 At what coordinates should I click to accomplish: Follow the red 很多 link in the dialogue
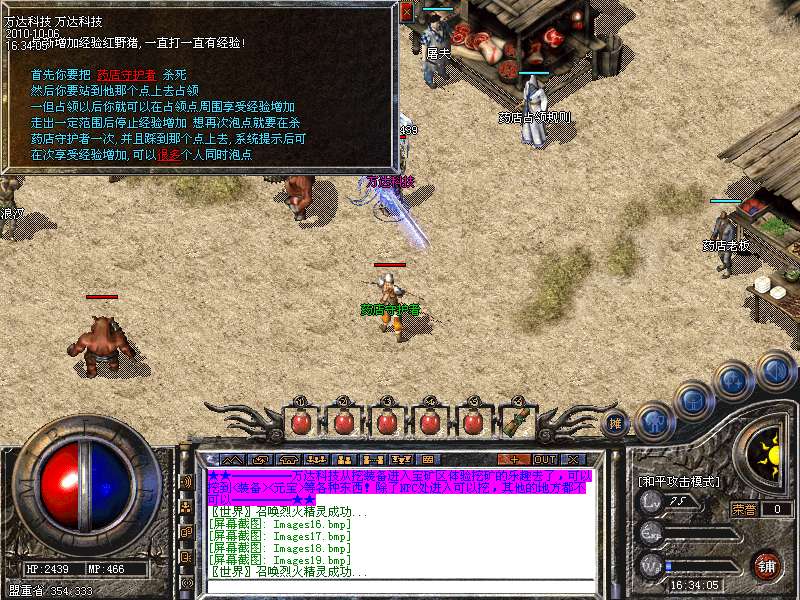point(168,155)
